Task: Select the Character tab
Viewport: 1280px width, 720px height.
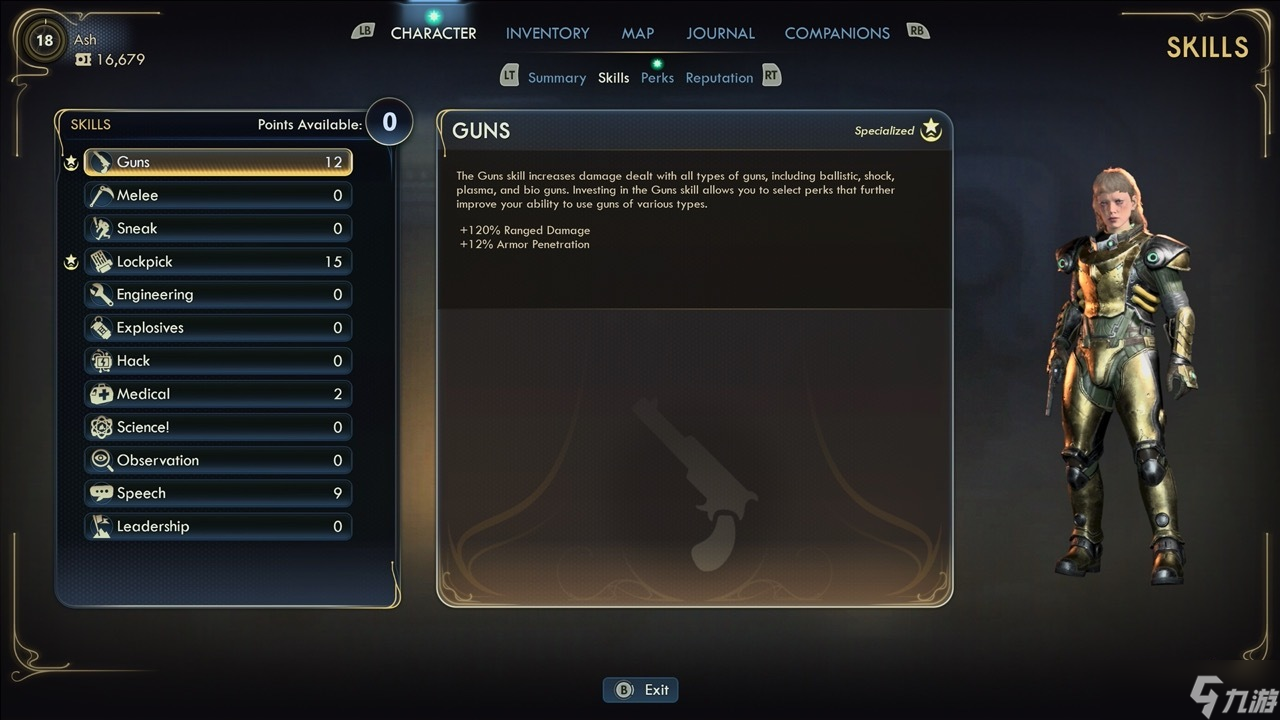Action: click(x=433, y=33)
